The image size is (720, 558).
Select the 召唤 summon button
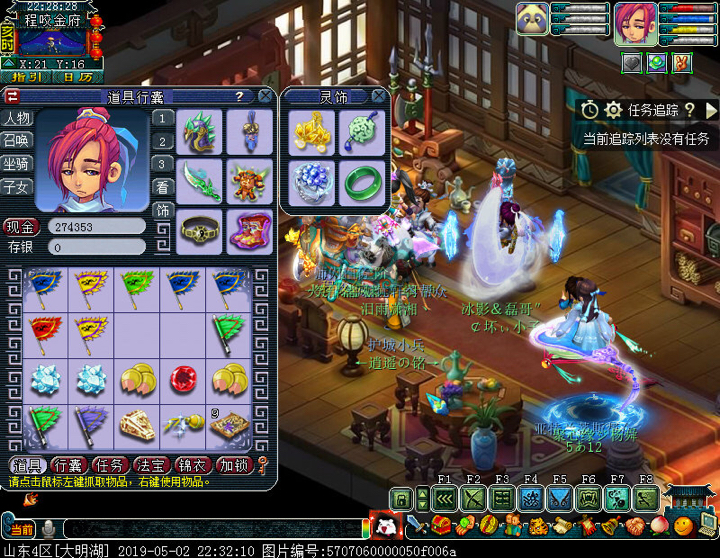click(17, 141)
